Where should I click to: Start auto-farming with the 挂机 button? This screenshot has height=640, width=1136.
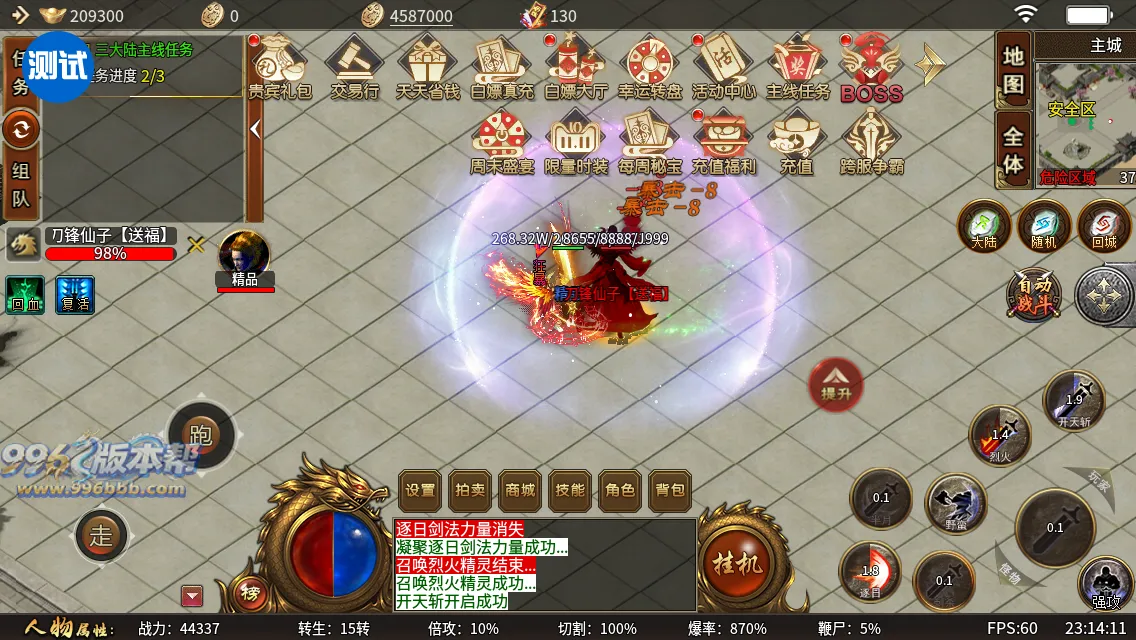[737, 563]
